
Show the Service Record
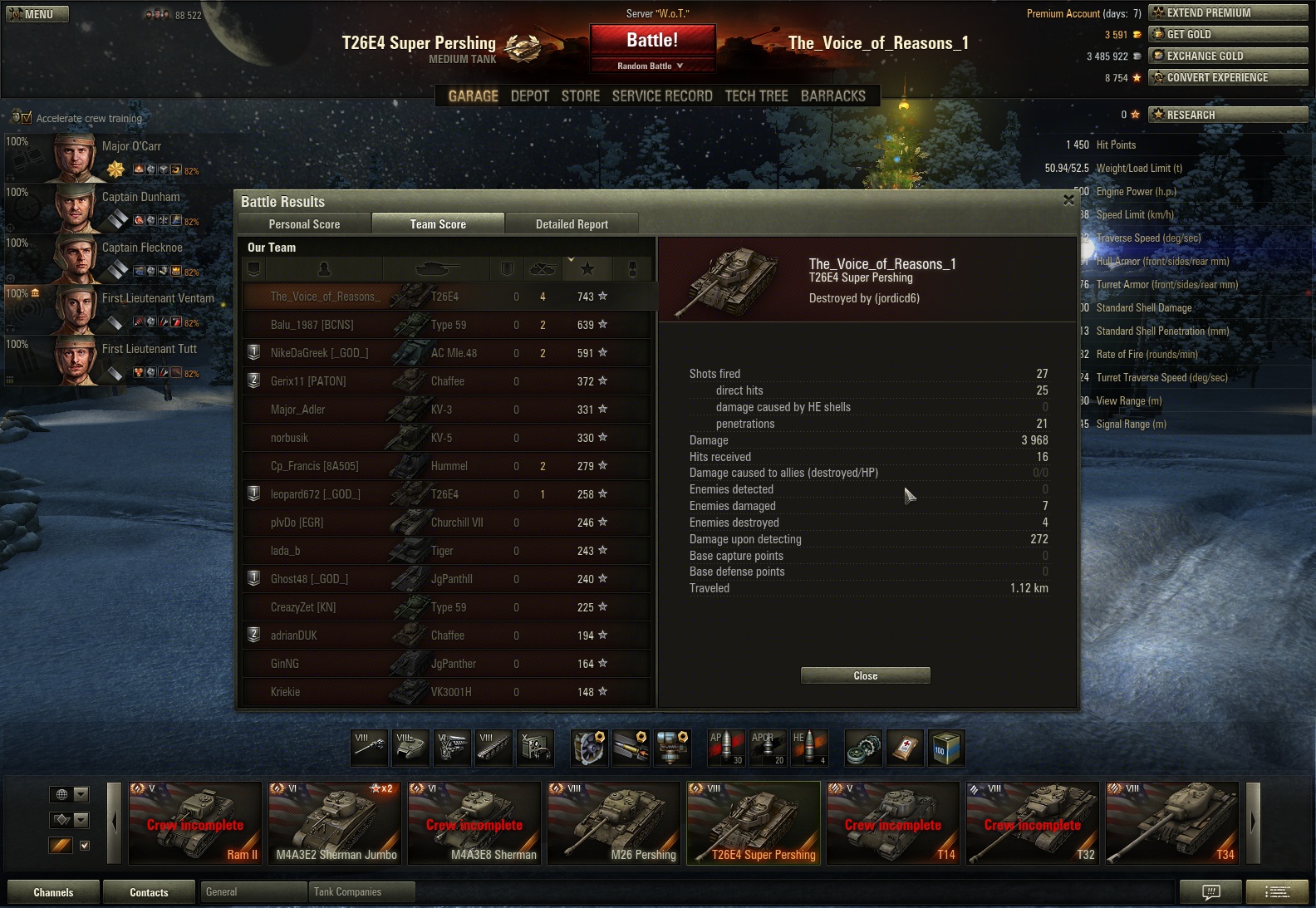(x=662, y=96)
